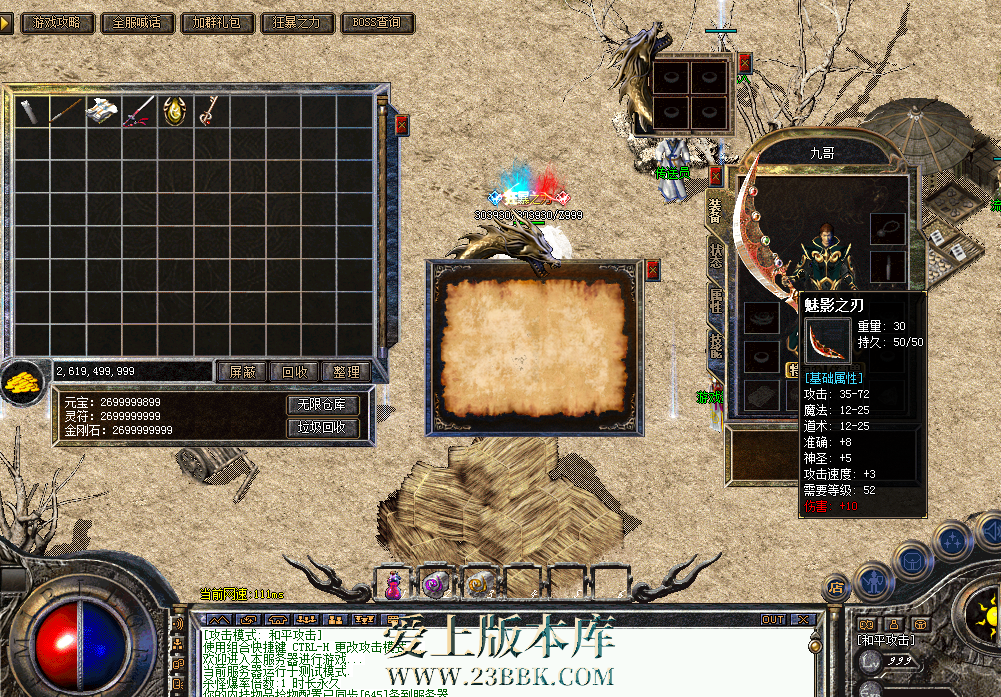Viewport: 1001px width, 697px height.
Task: Click the 屏蔽 button under the bag
Action: pos(242,372)
